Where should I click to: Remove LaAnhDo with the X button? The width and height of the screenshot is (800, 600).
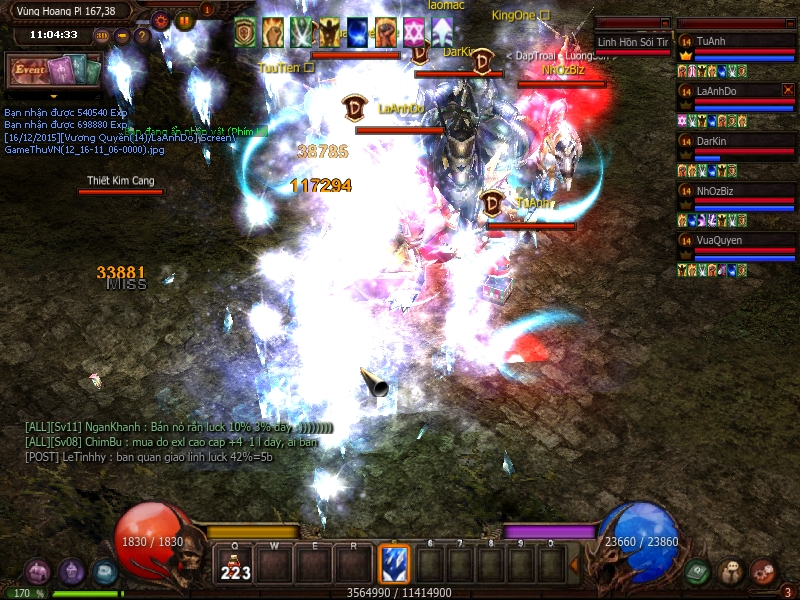point(788,90)
